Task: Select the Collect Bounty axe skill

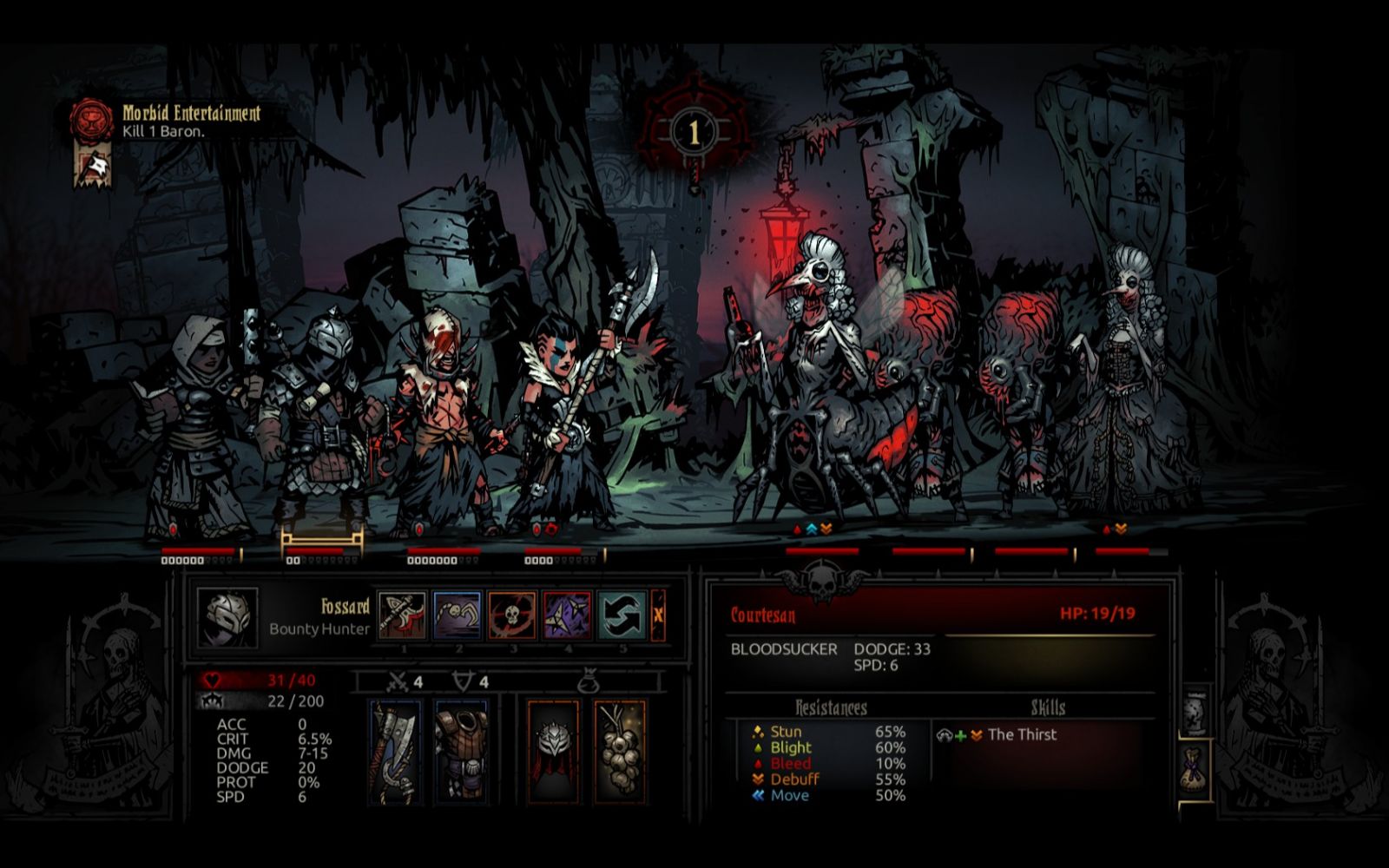Action: click(403, 615)
